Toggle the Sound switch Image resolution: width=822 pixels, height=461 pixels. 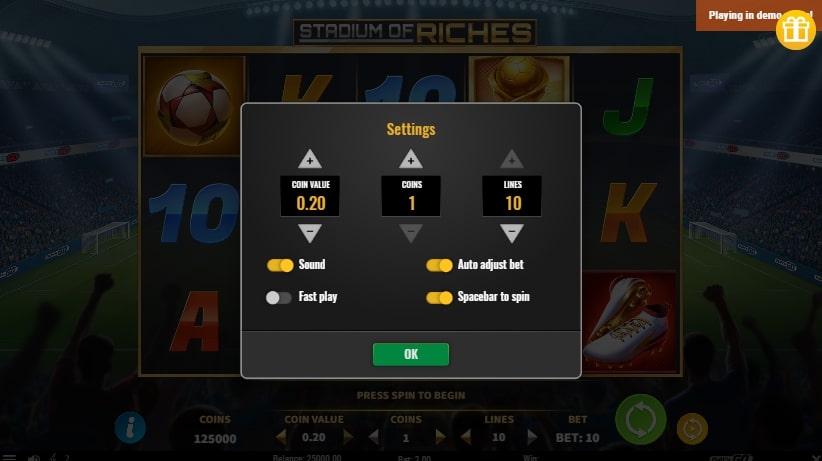point(279,265)
